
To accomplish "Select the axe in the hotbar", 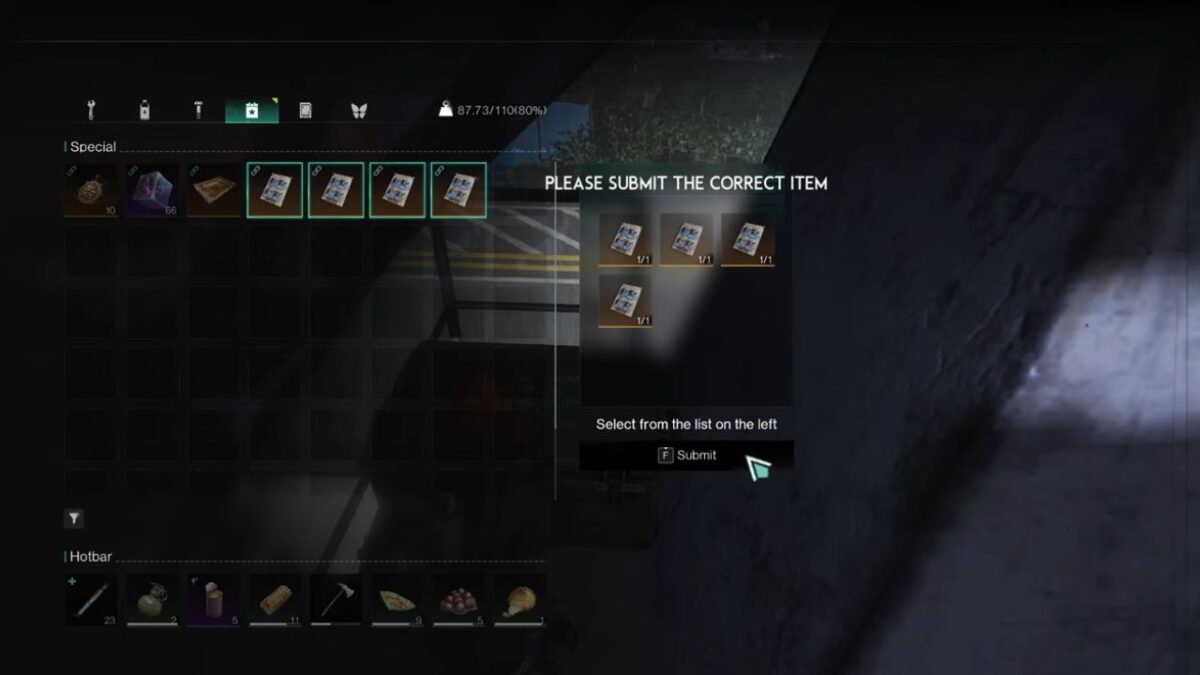I will pyautogui.click(x=336, y=600).
